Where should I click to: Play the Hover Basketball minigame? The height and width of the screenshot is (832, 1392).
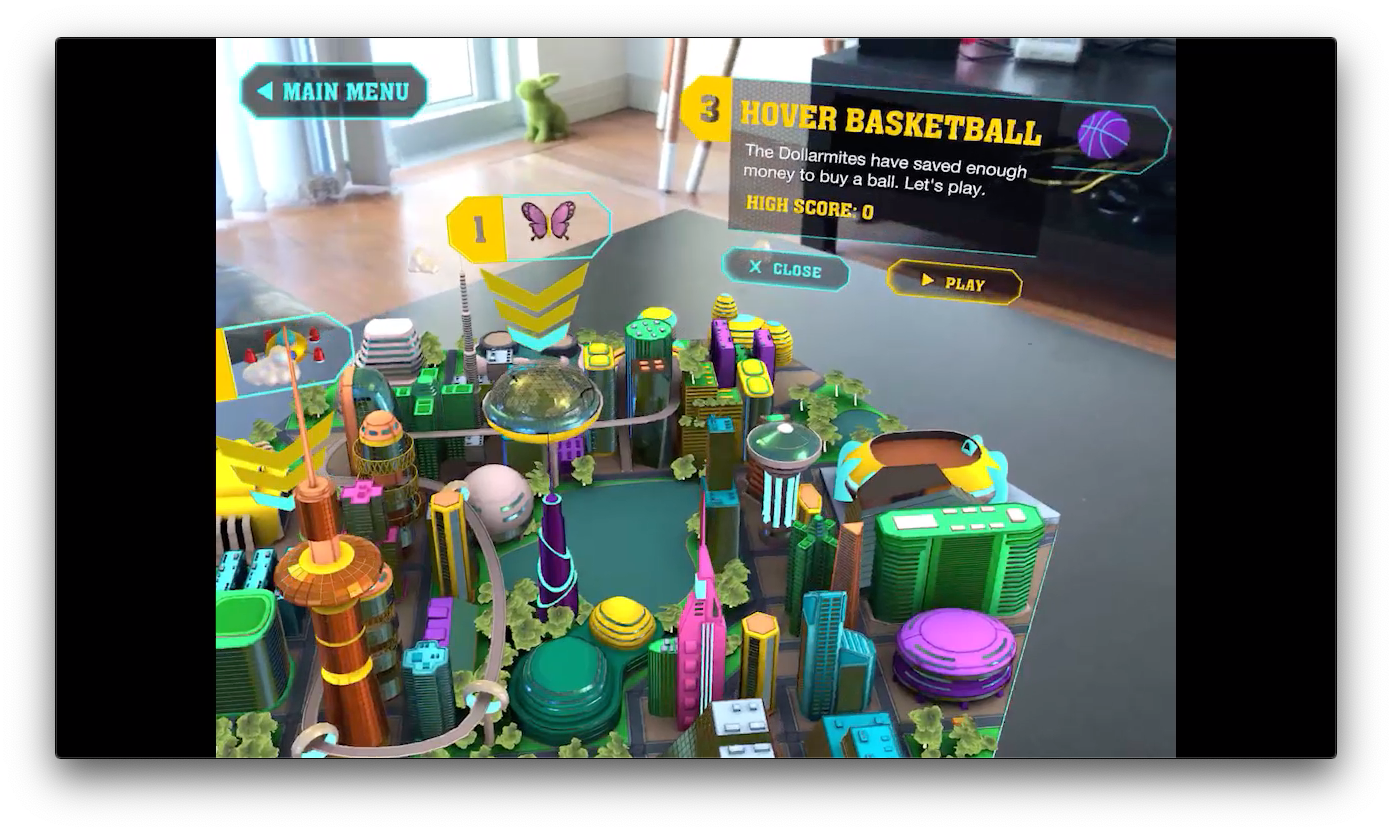954,283
